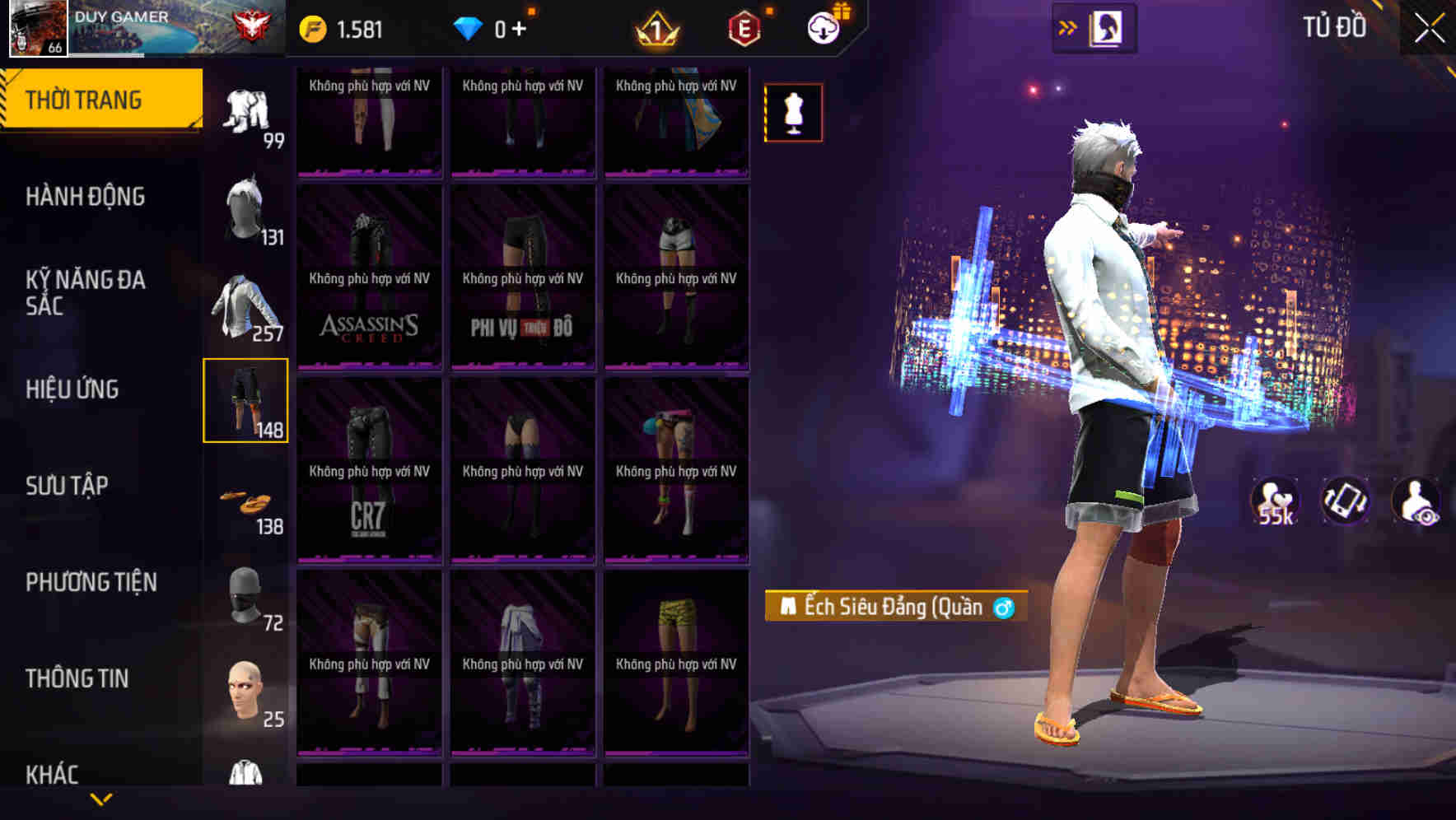Open the mannequin preview icon
The height and width of the screenshot is (820, 1456).
click(x=793, y=113)
